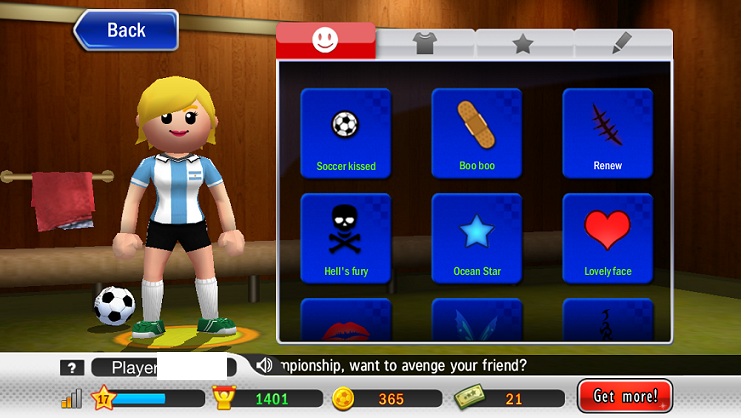This screenshot has height=420, width=744.
Task: Choose the Ocean Star item
Action: tap(477, 238)
